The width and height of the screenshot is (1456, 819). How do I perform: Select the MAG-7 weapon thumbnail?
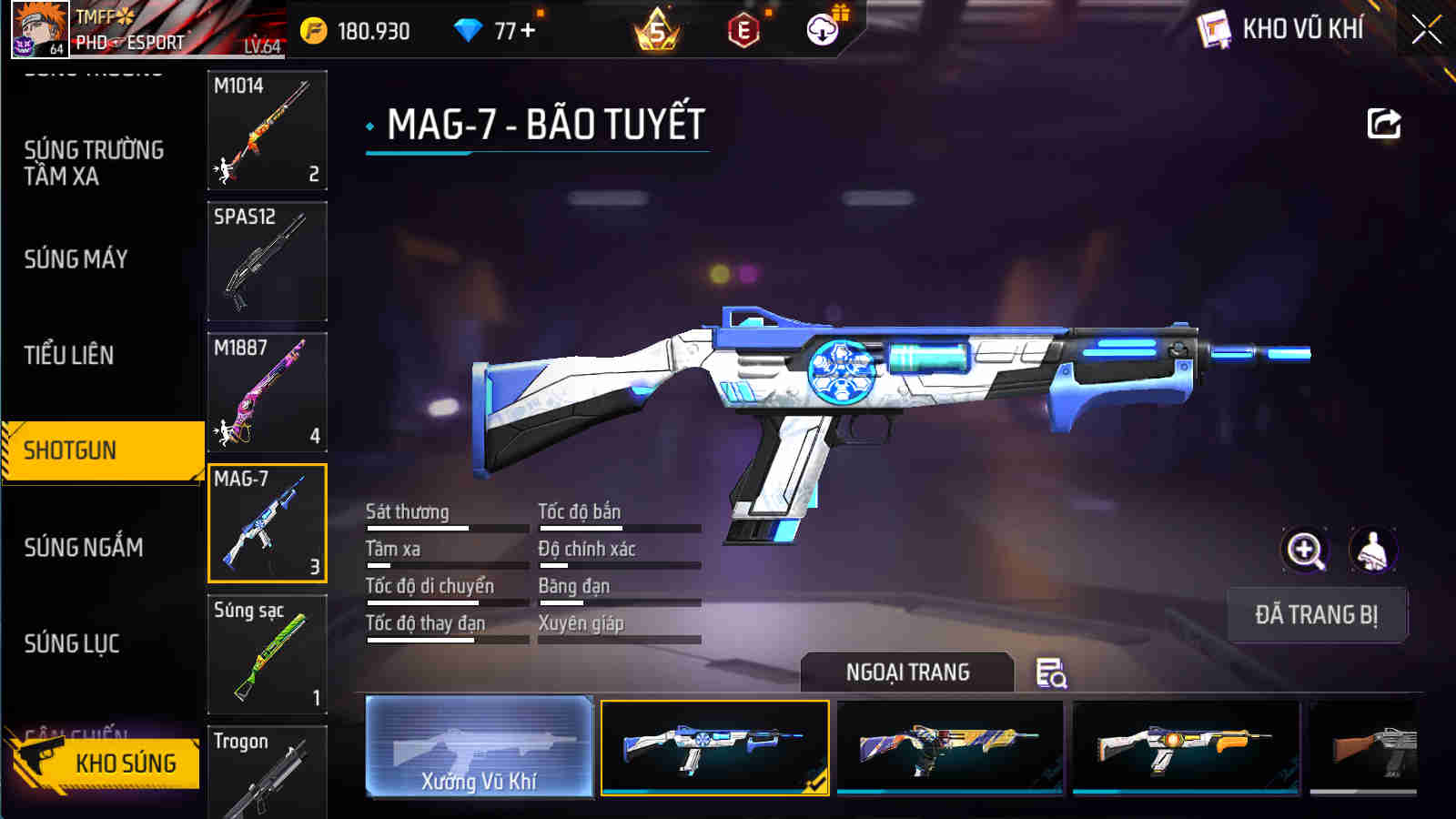(x=267, y=525)
